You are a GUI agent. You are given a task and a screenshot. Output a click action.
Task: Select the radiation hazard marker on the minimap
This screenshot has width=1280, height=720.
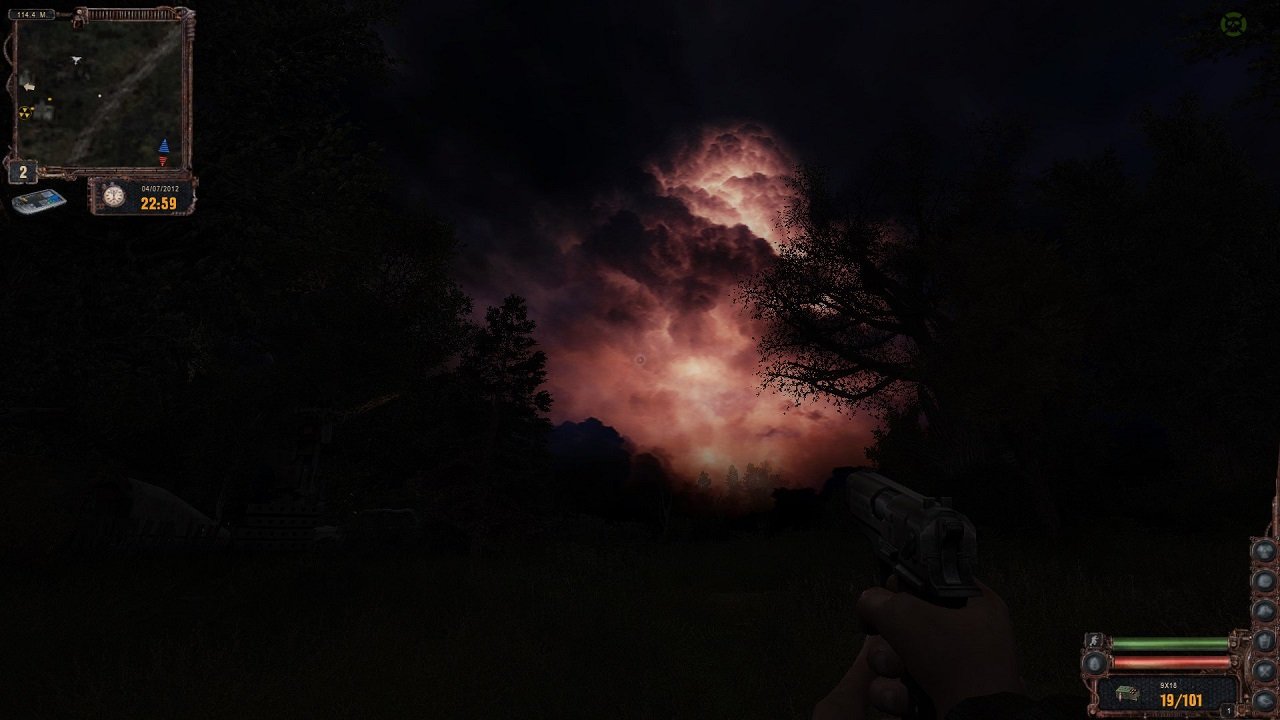pyautogui.click(x=25, y=112)
